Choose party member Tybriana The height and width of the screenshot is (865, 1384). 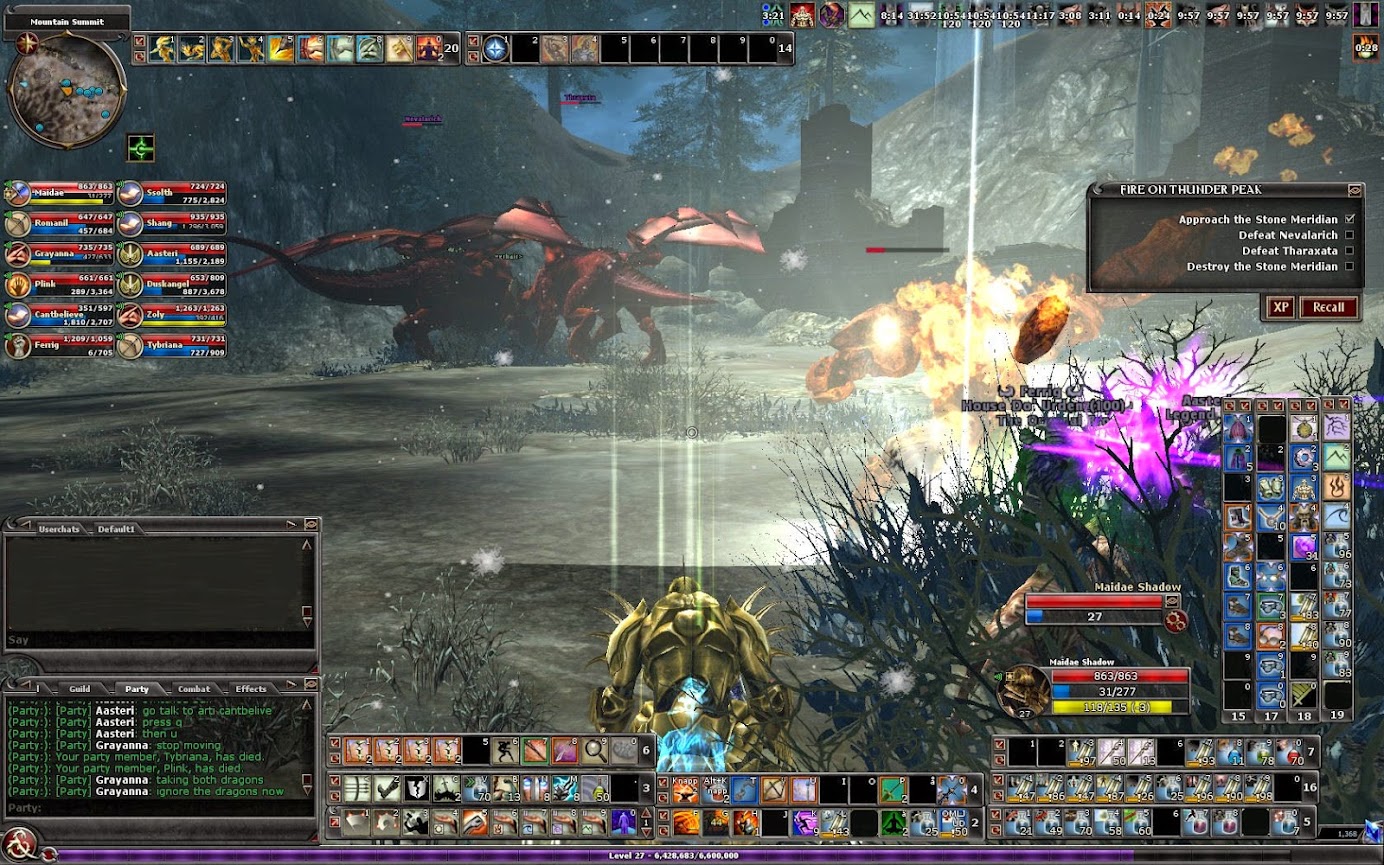click(172, 346)
